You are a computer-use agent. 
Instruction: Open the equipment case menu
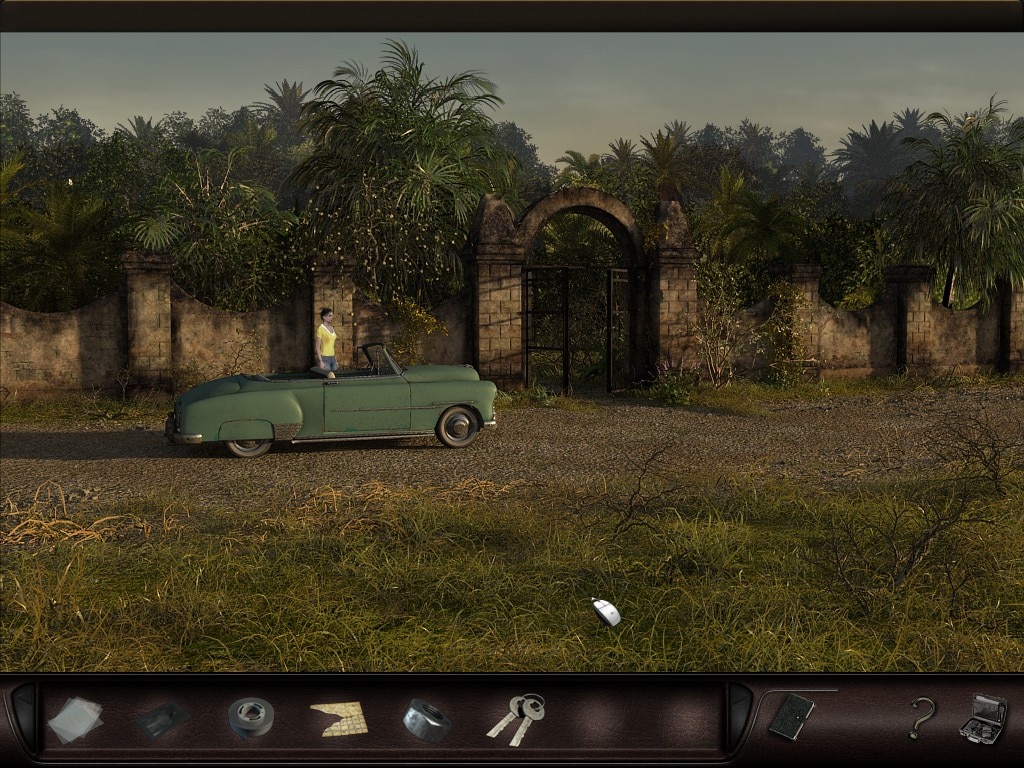click(981, 718)
